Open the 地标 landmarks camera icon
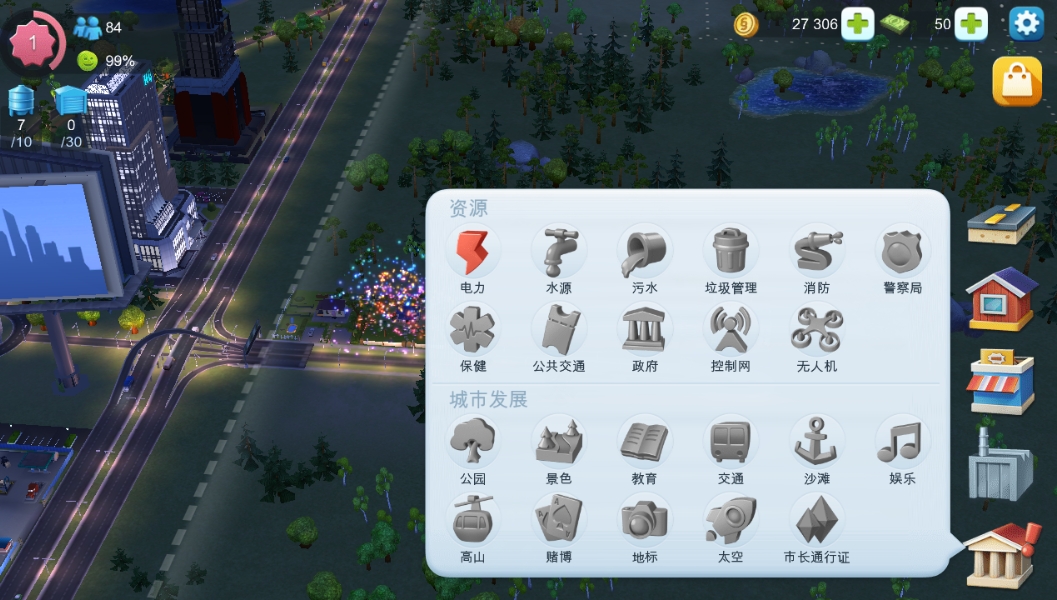The height and width of the screenshot is (600, 1057). [645, 522]
